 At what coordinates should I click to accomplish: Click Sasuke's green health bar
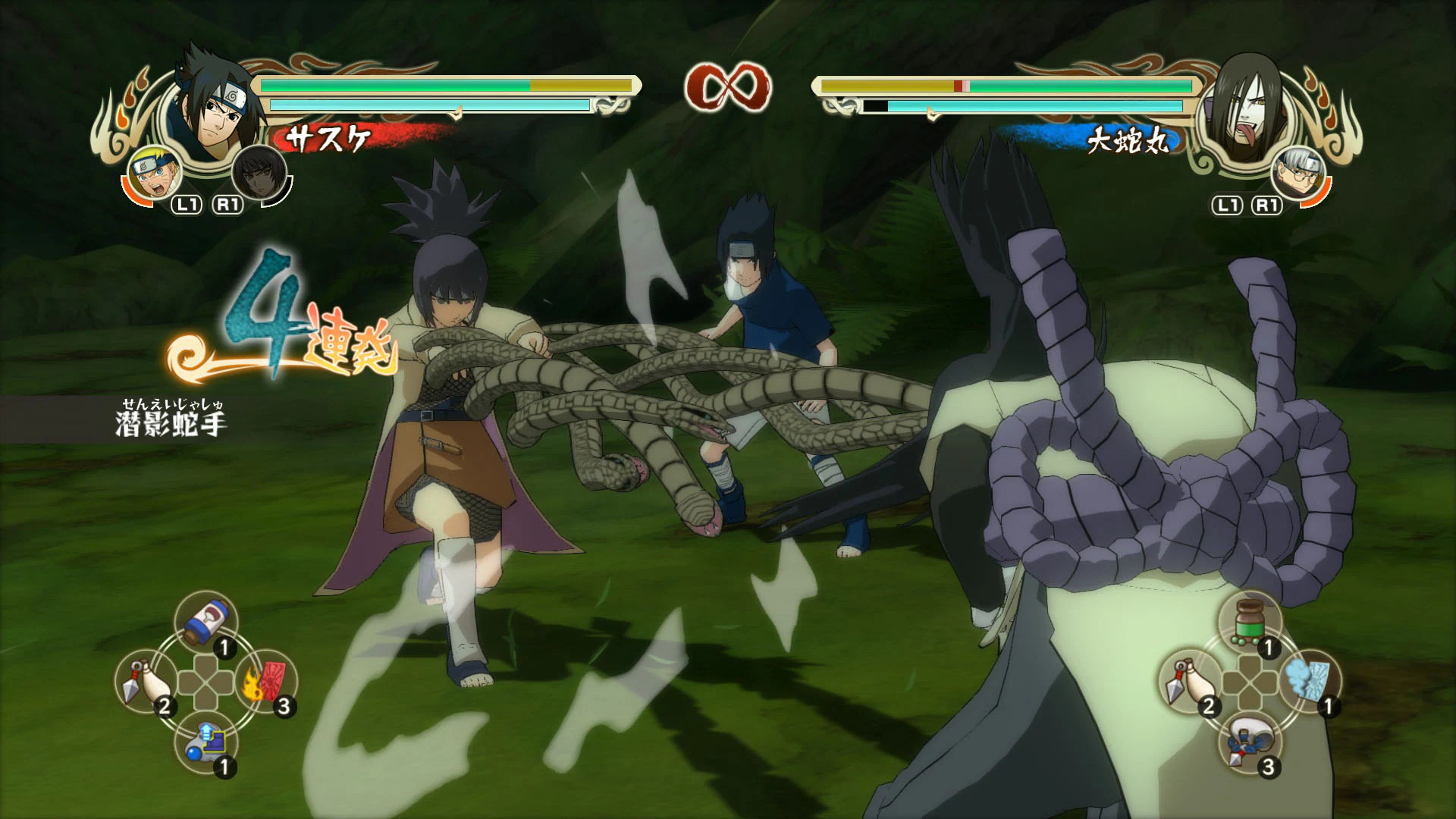[x=394, y=86]
